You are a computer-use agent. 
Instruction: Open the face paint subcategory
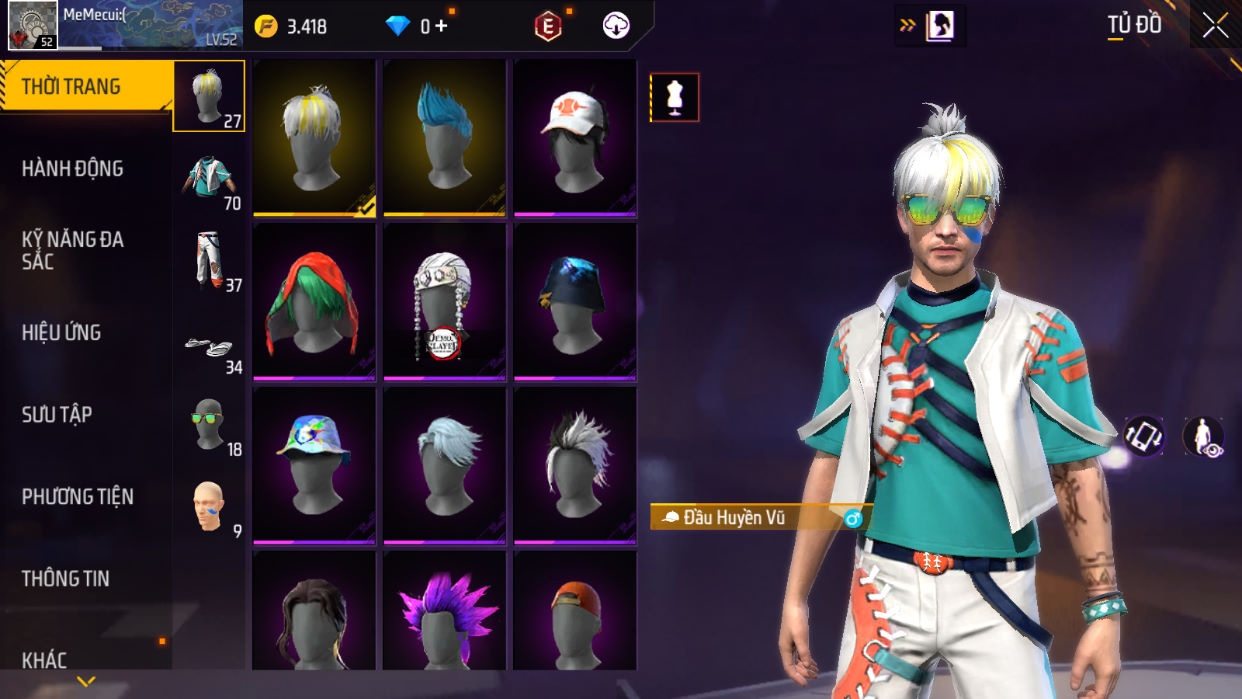(208, 506)
